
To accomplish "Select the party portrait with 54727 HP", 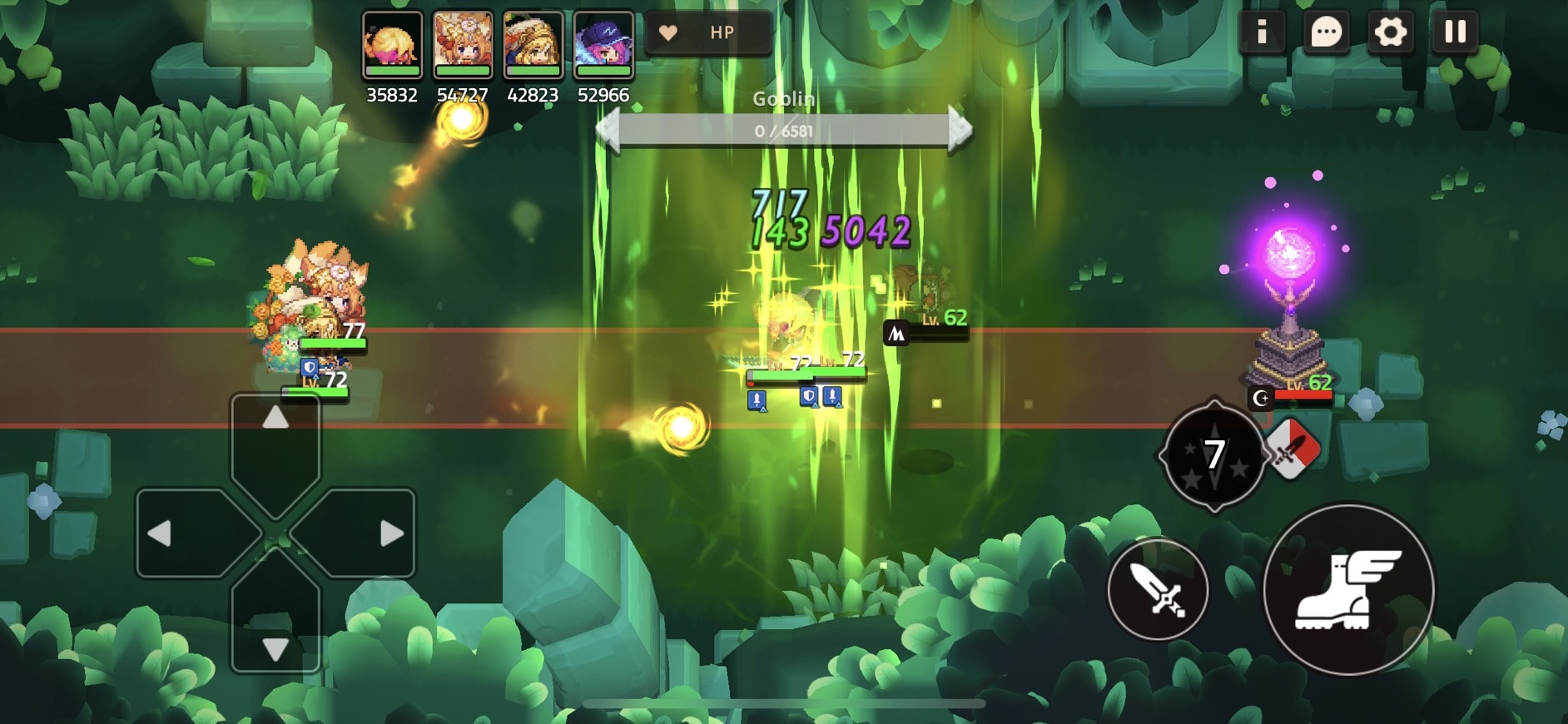I will (463, 45).
